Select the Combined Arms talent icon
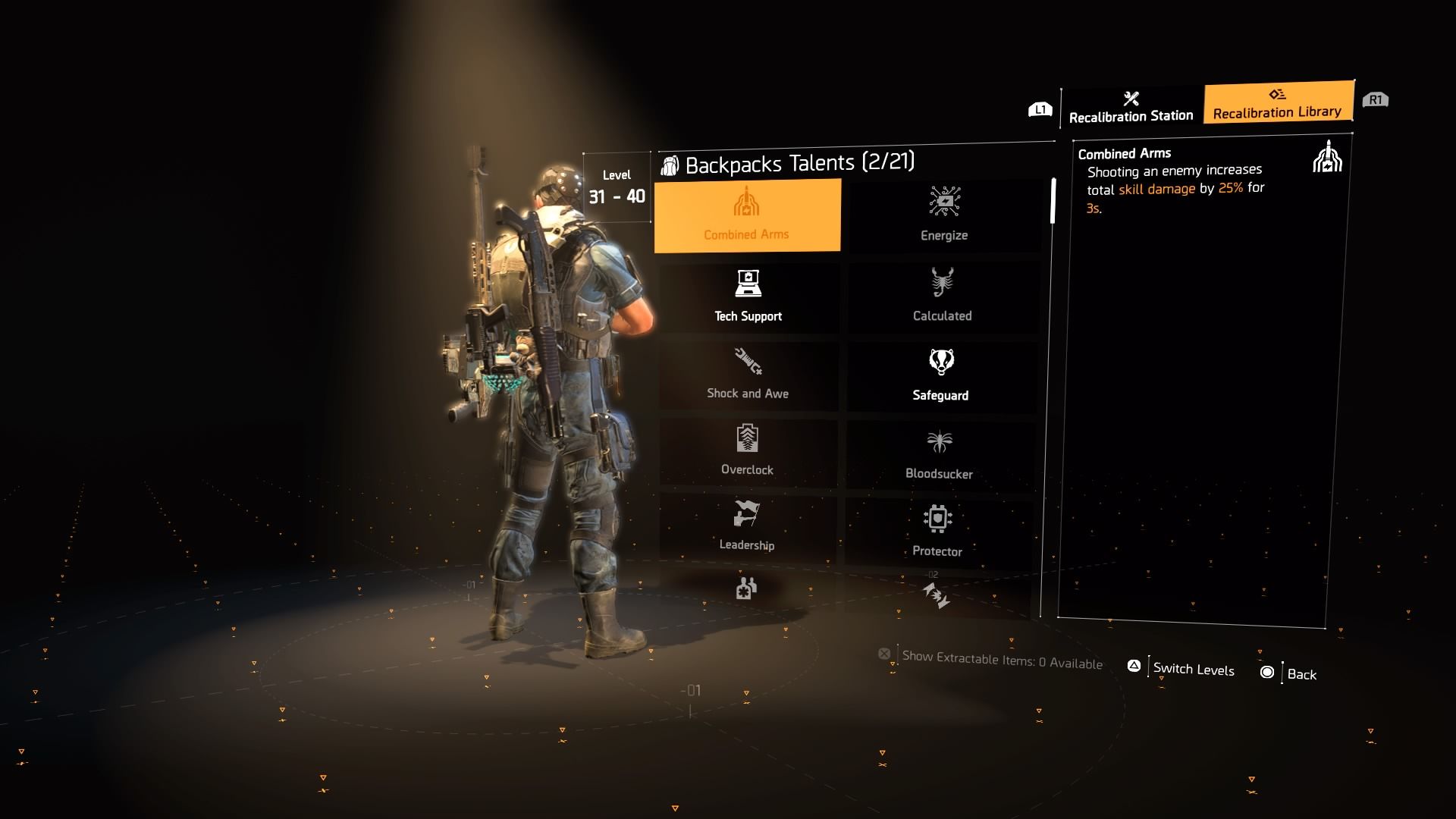This screenshot has height=819, width=1456. [748, 215]
